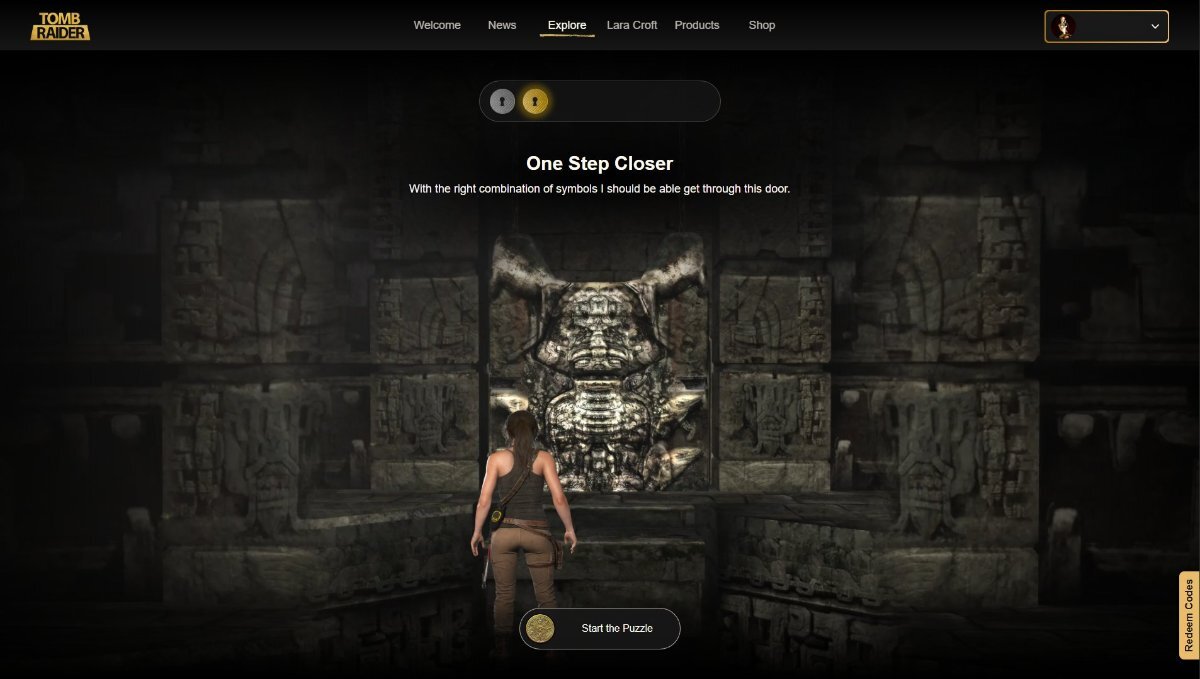Select the silver keyhole token
1200x679 pixels.
click(x=503, y=101)
